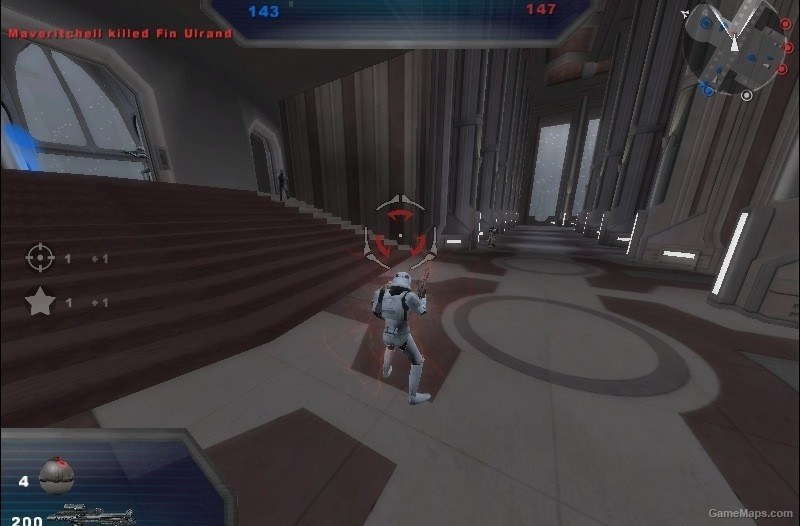Select the thermal detonator grenade icon
Screen dimensions: 800x526
click(x=57, y=476)
